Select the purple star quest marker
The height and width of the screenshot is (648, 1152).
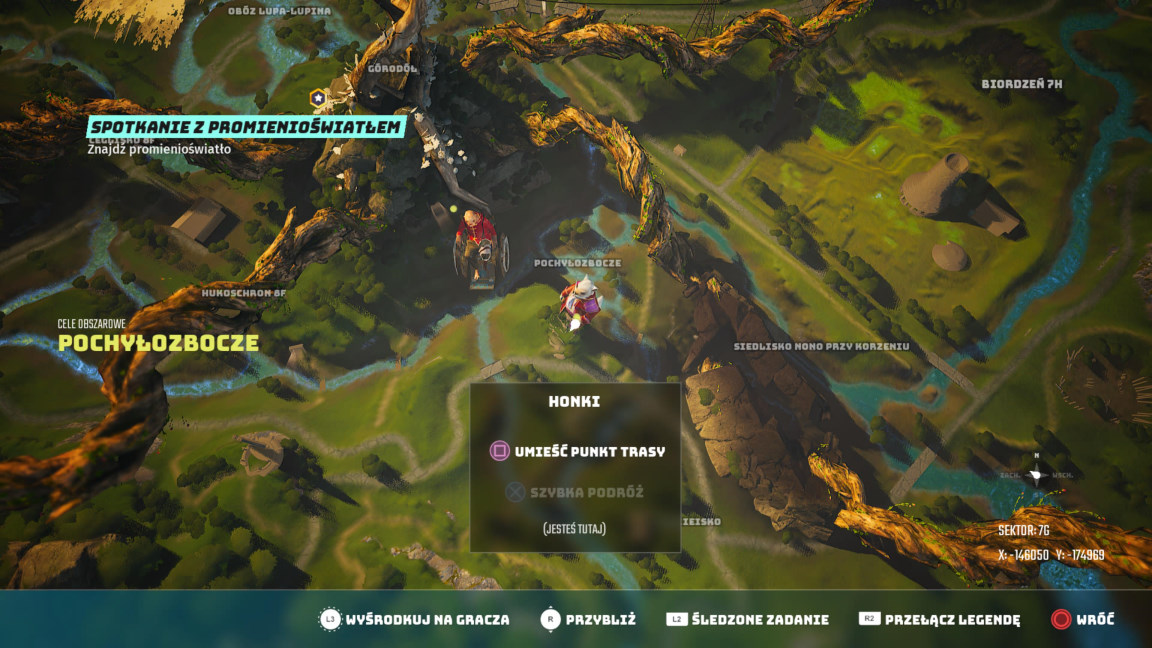point(317,98)
